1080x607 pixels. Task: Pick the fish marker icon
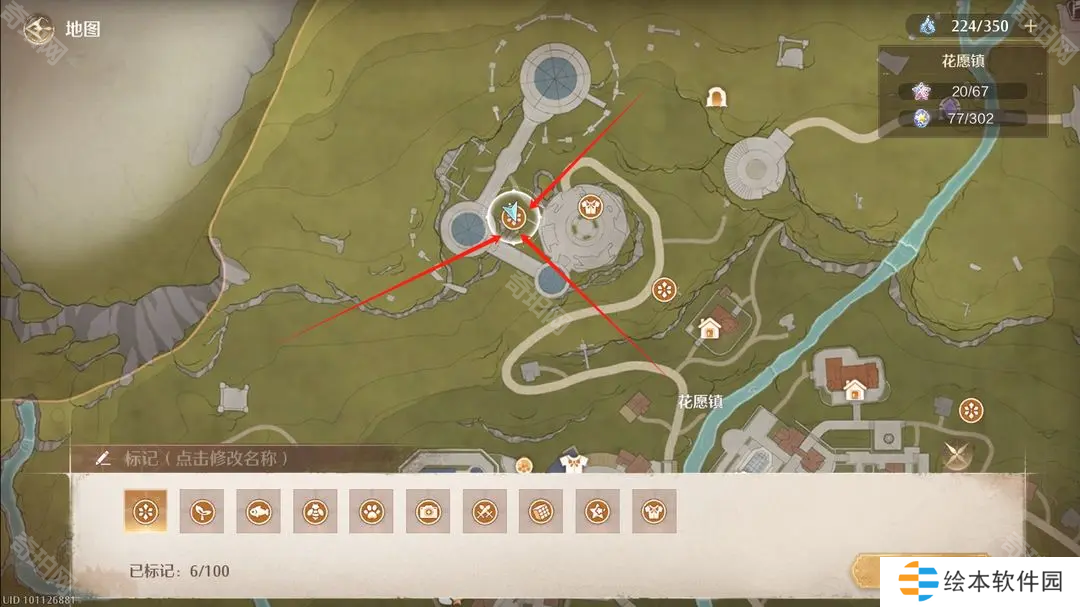[x=258, y=511]
